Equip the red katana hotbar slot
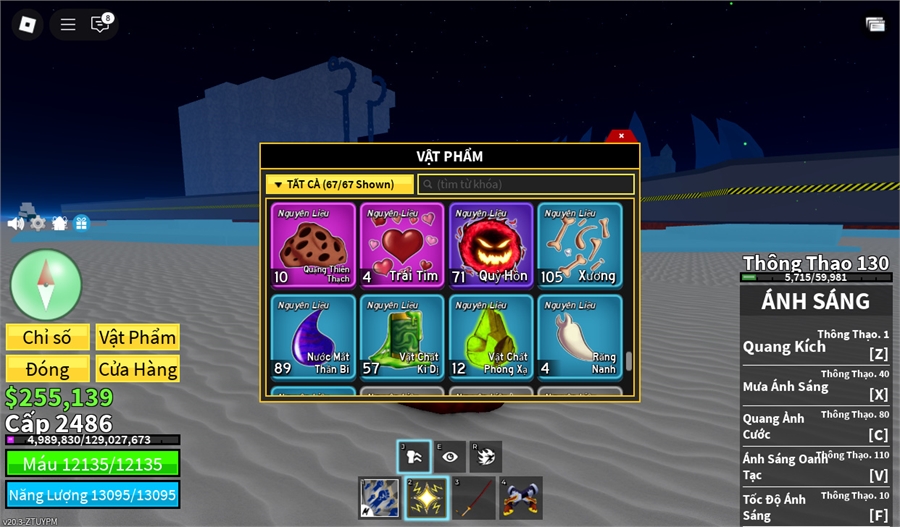The width and height of the screenshot is (900, 527). point(473,498)
